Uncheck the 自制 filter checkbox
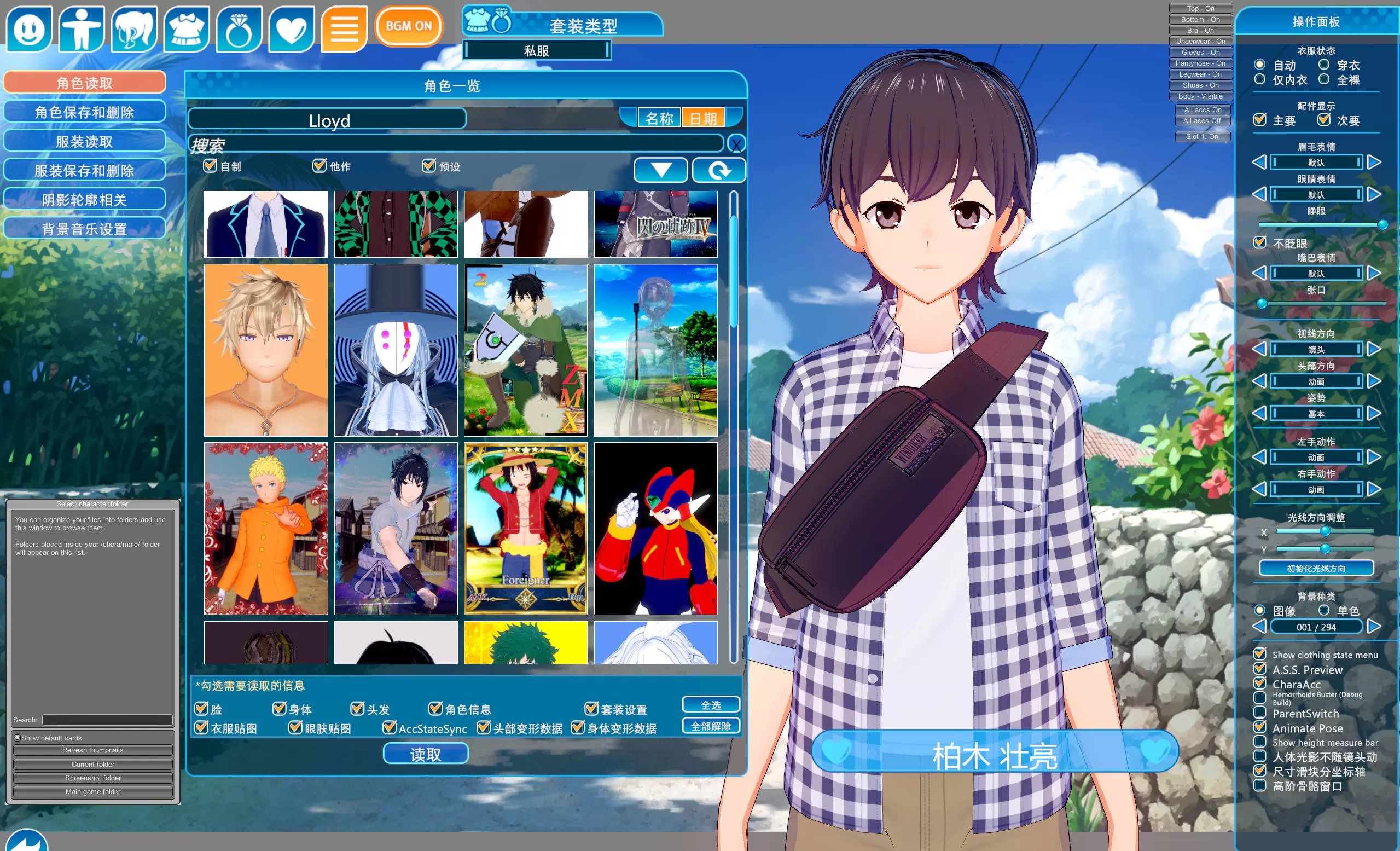The height and width of the screenshot is (851, 1400). click(210, 165)
